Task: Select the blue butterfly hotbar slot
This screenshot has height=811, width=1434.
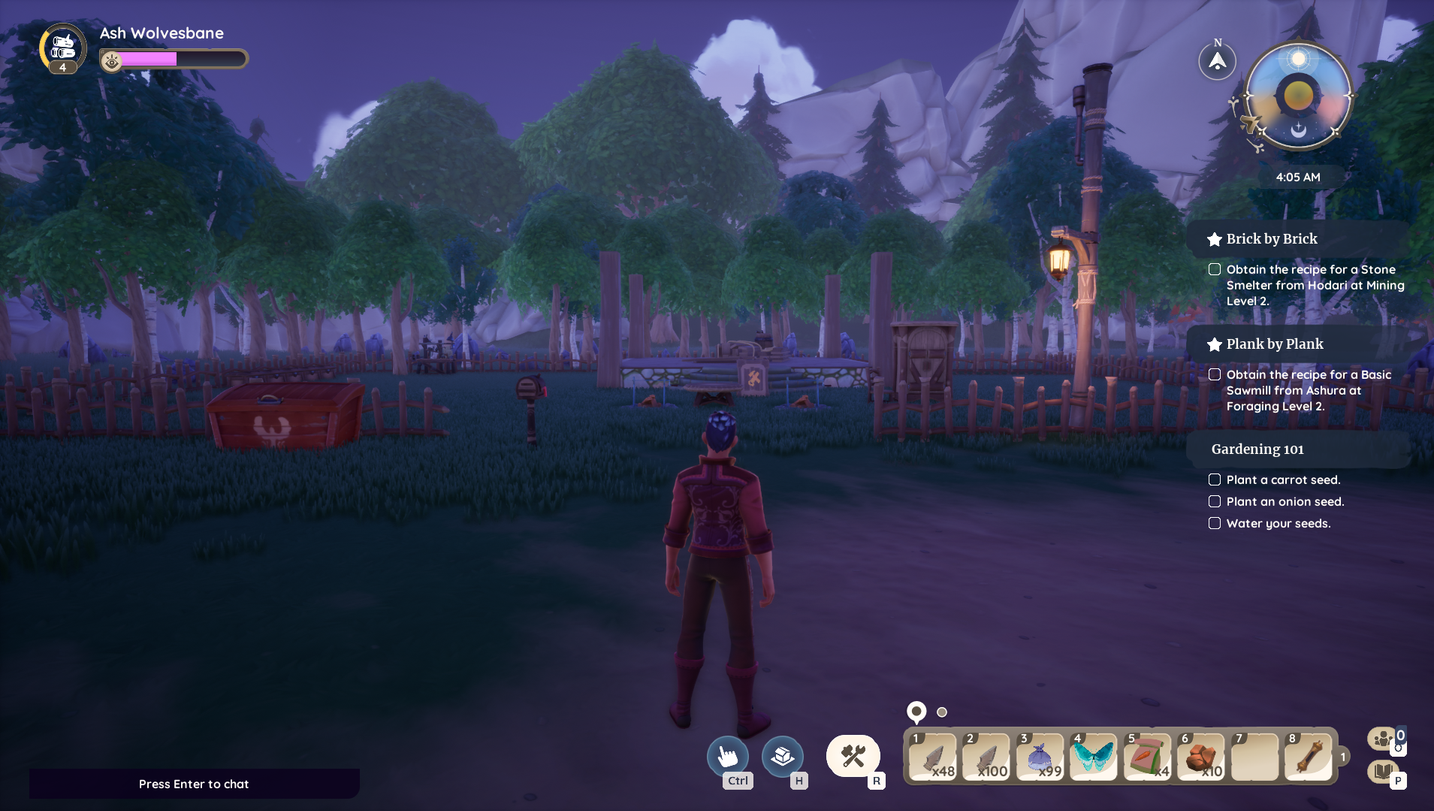Action: [x=1093, y=757]
